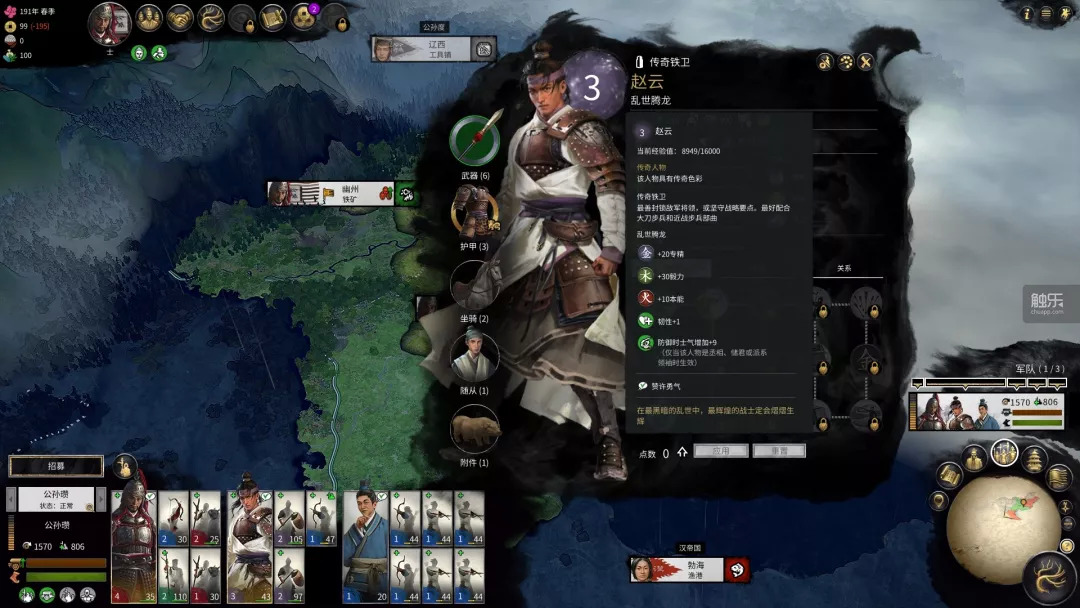Switch to the 关系 relations tab
The width and height of the screenshot is (1080, 608).
coord(844,268)
